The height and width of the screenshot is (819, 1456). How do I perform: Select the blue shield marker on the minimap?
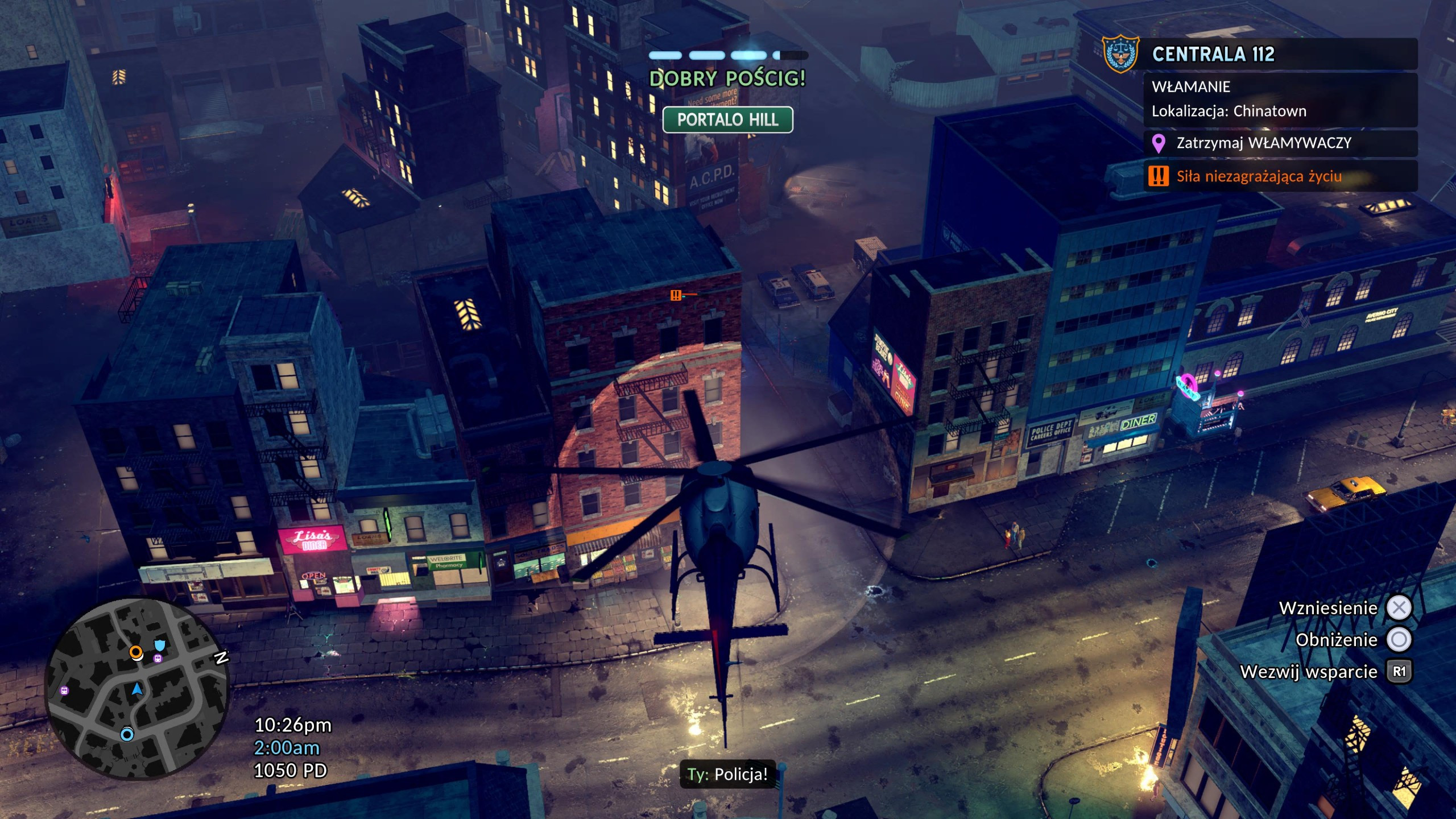160,645
